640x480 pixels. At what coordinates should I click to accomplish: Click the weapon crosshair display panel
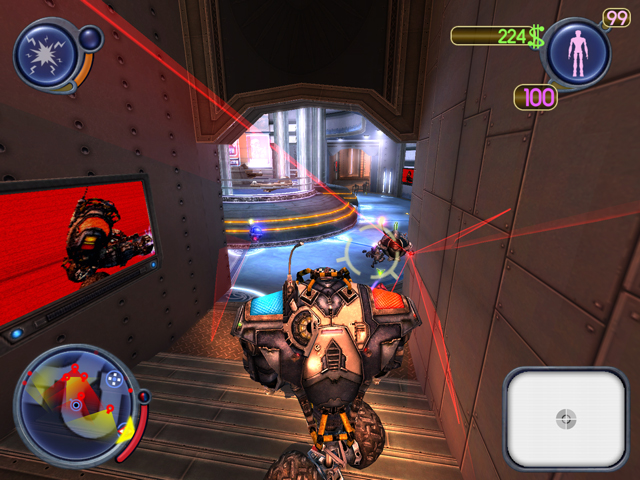point(565,416)
